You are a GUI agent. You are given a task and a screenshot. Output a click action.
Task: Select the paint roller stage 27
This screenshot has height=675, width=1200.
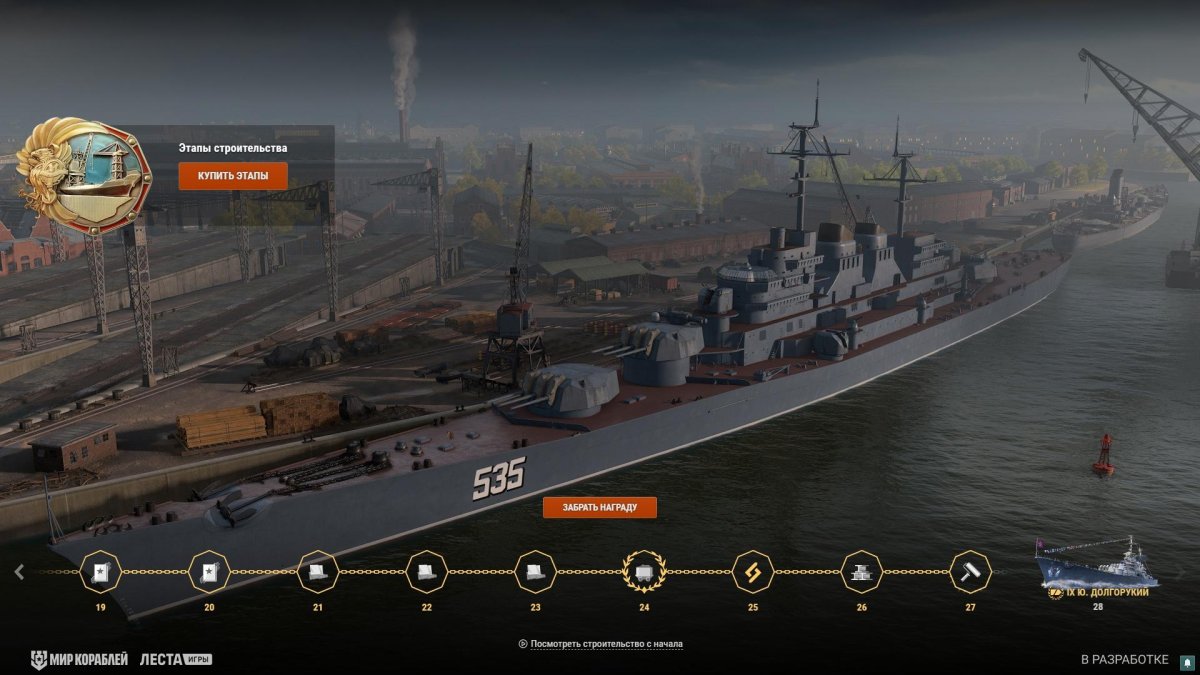(970, 572)
